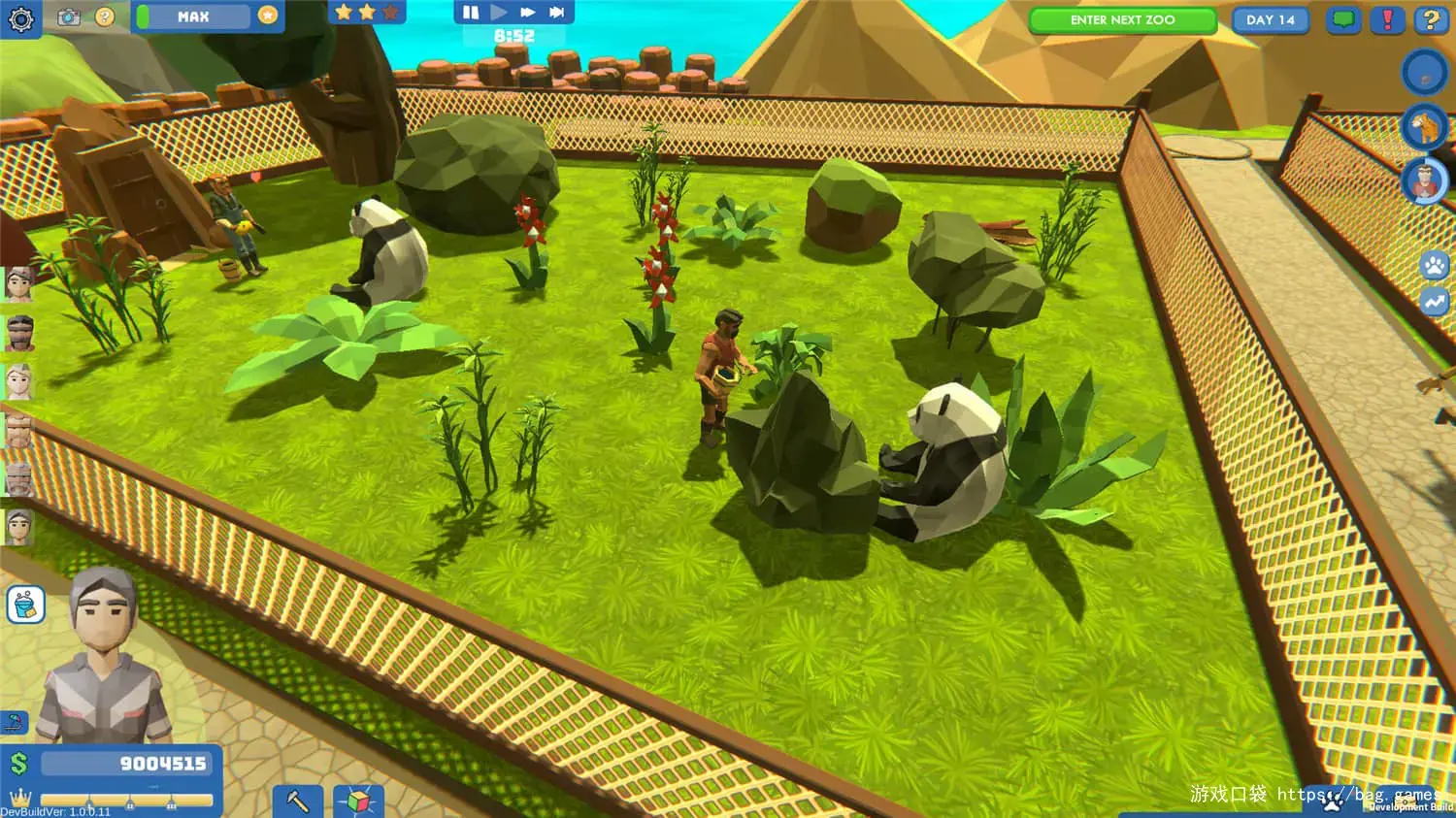Open the colored cube objects menu
This screenshot has width=1456, height=818.
[358, 802]
